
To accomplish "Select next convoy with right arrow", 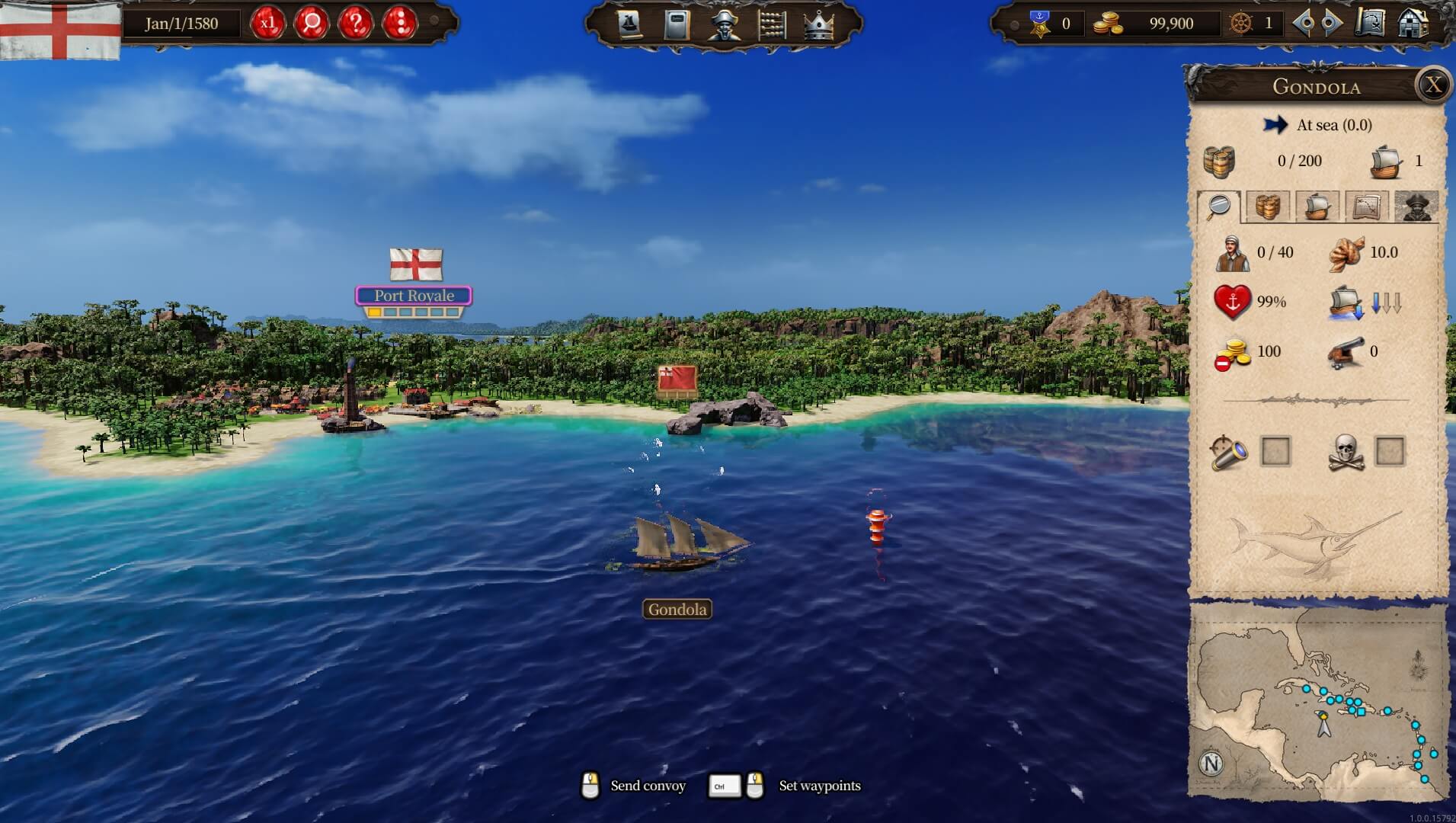I will [x=1331, y=24].
